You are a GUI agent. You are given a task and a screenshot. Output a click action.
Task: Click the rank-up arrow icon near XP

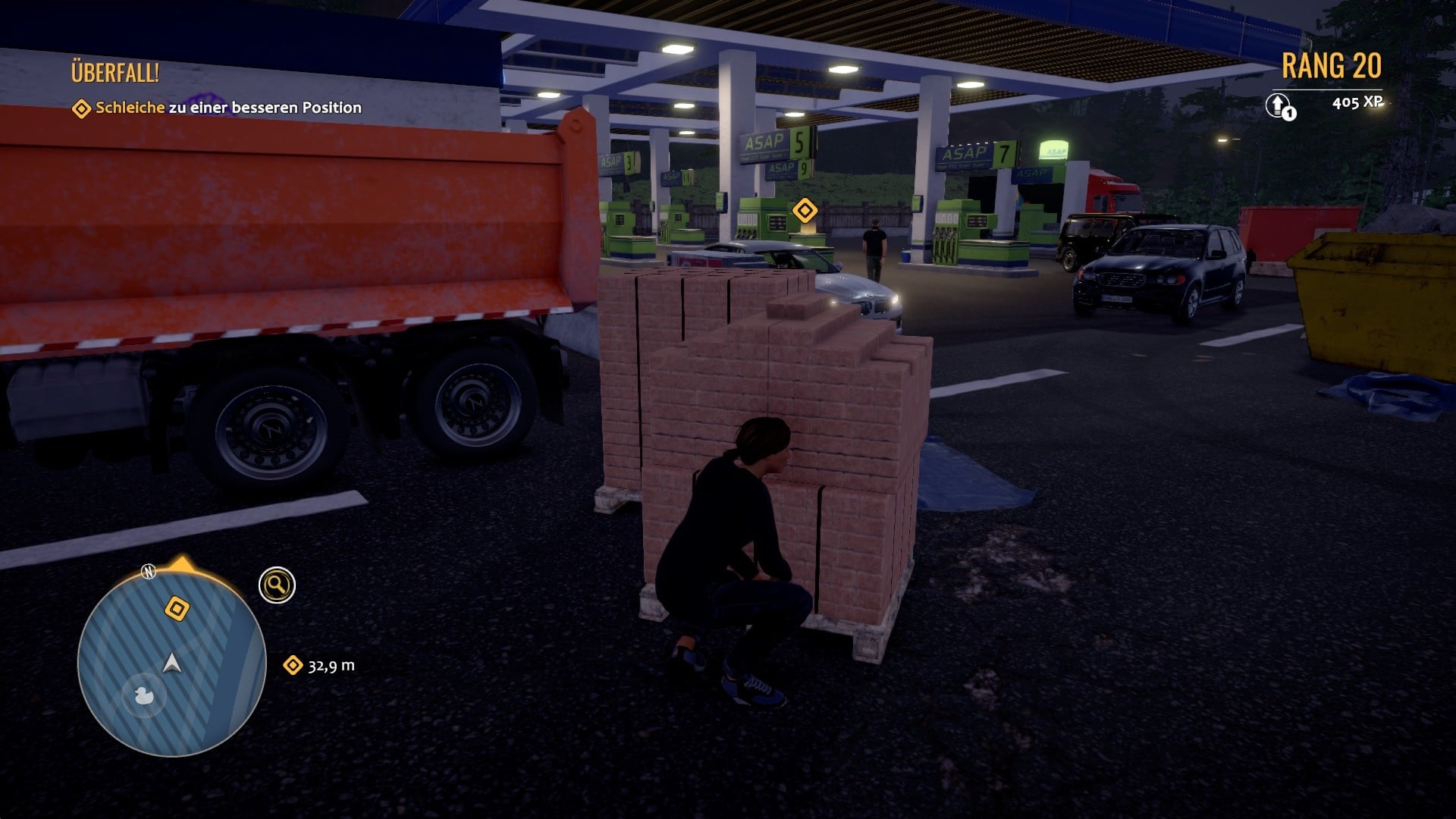[x=1279, y=105]
